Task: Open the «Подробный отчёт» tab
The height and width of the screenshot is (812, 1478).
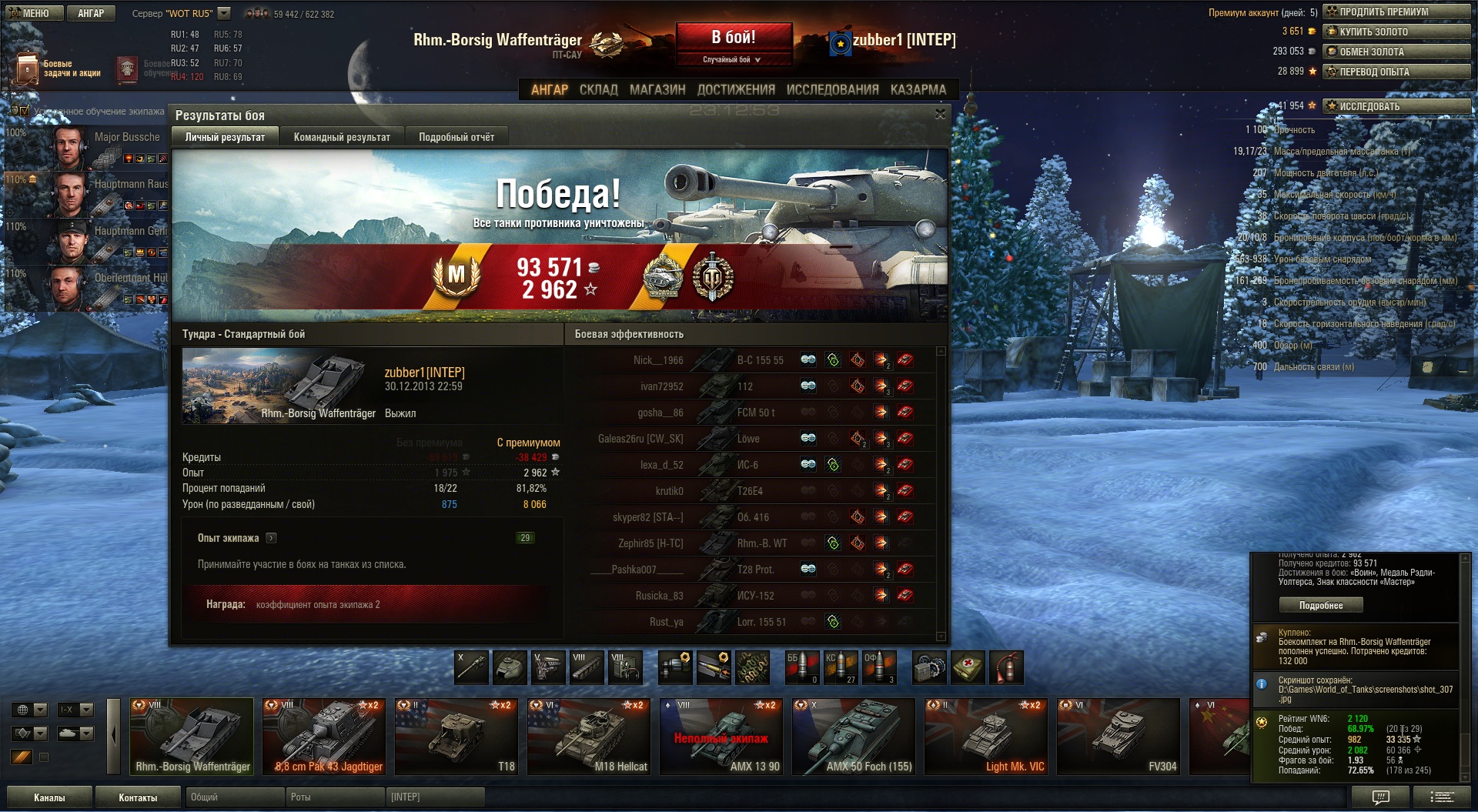Action: click(456, 137)
